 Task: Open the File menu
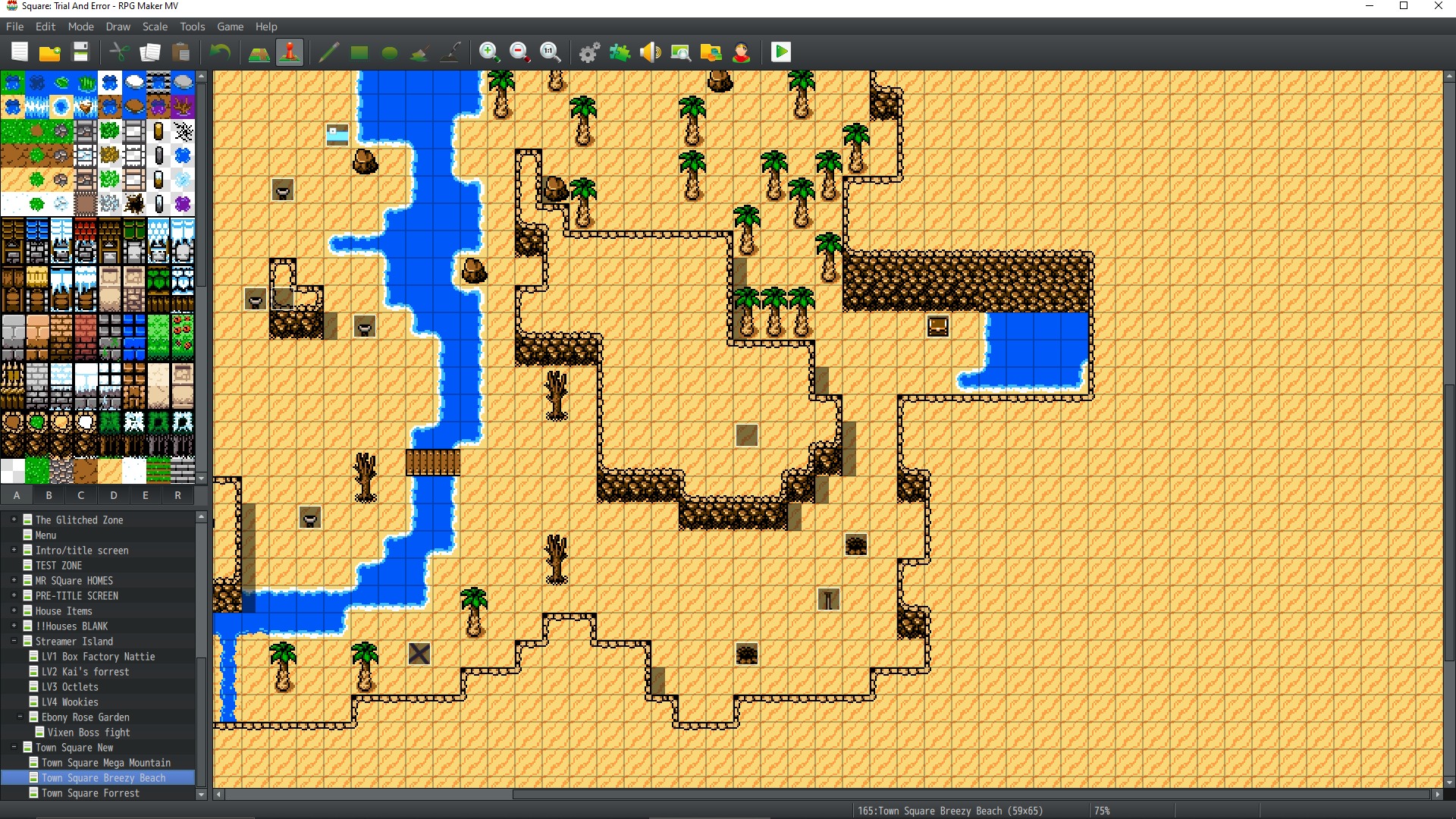[x=14, y=27]
